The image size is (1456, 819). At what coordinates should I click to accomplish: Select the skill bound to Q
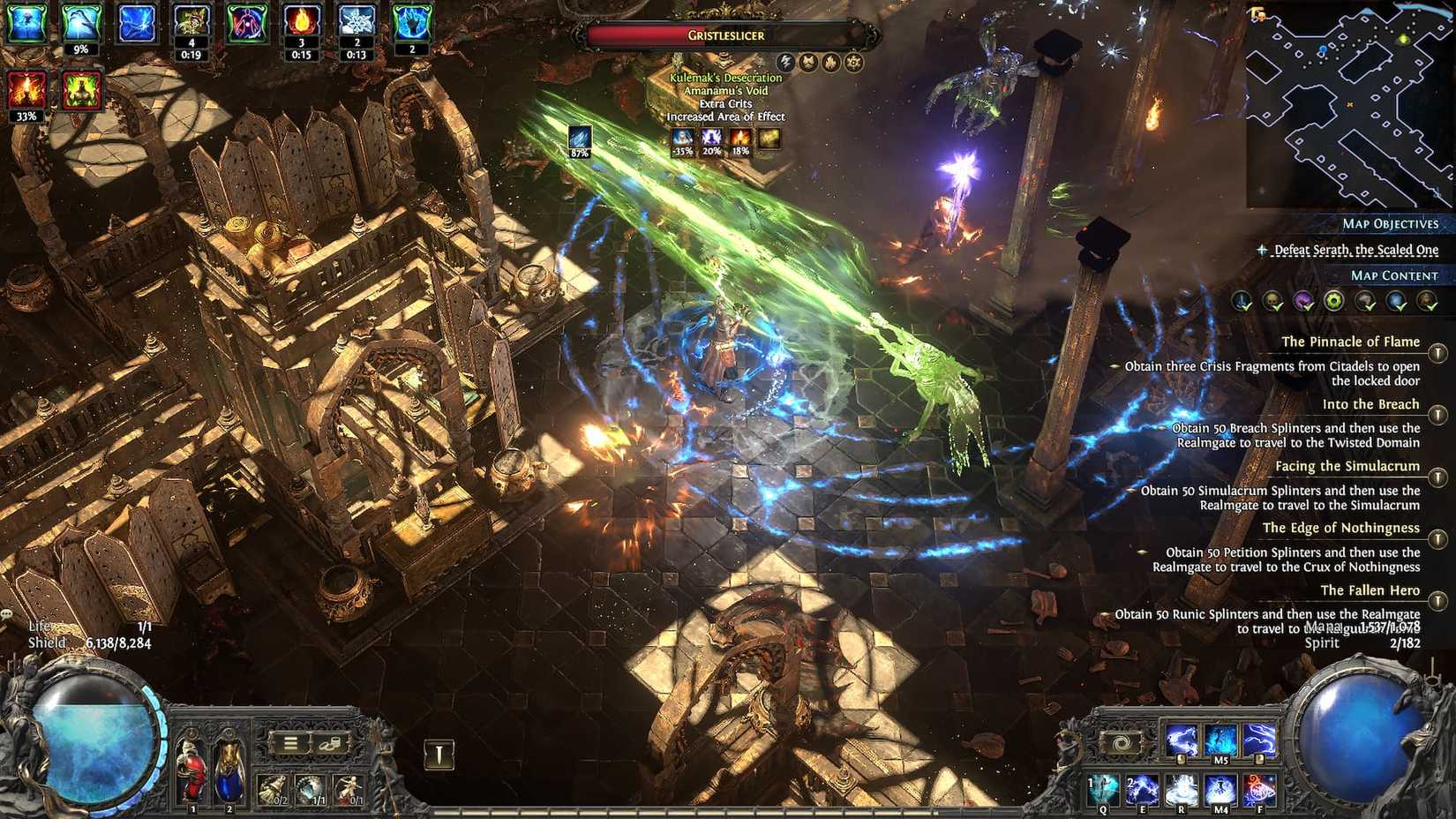point(1103,790)
